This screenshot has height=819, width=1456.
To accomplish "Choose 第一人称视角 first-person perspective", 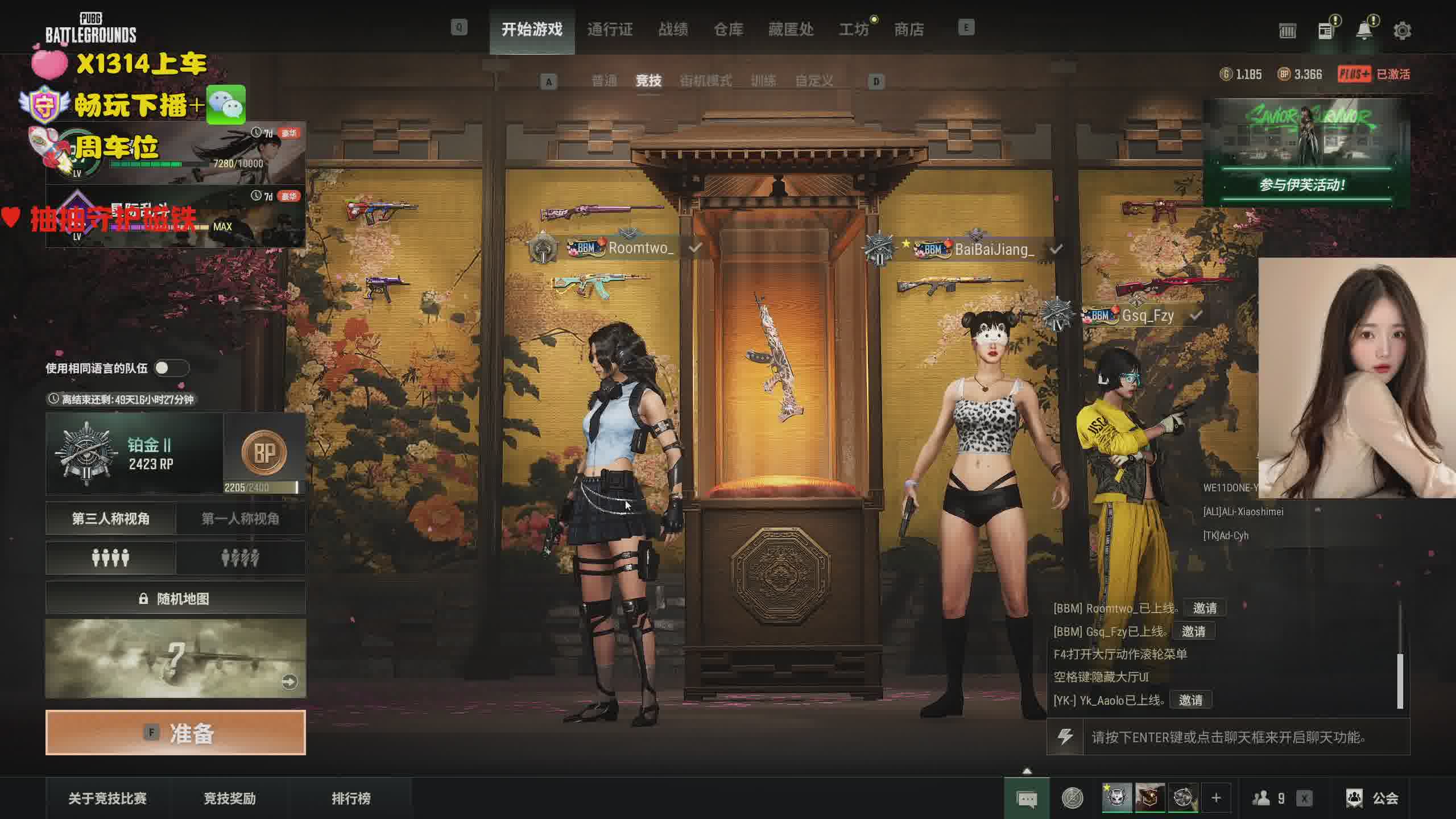I will [240, 518].
